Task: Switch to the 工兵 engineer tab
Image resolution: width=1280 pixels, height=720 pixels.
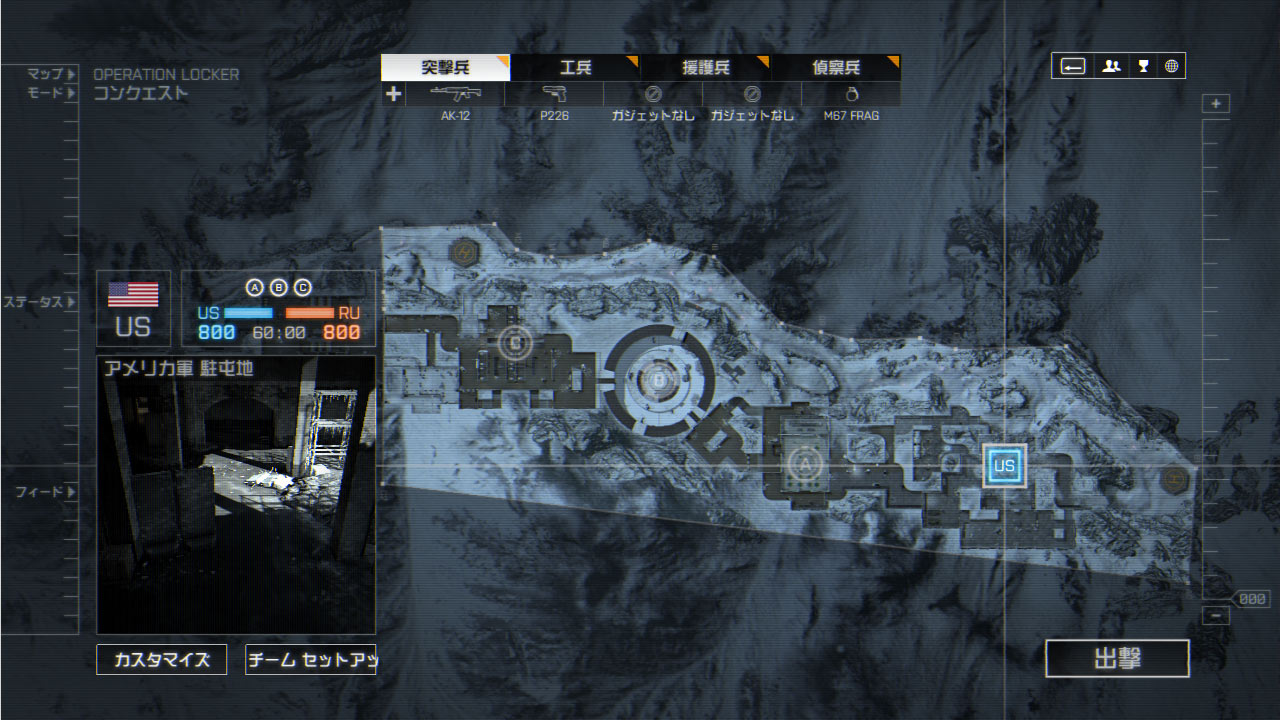Action: click(576, 68)
